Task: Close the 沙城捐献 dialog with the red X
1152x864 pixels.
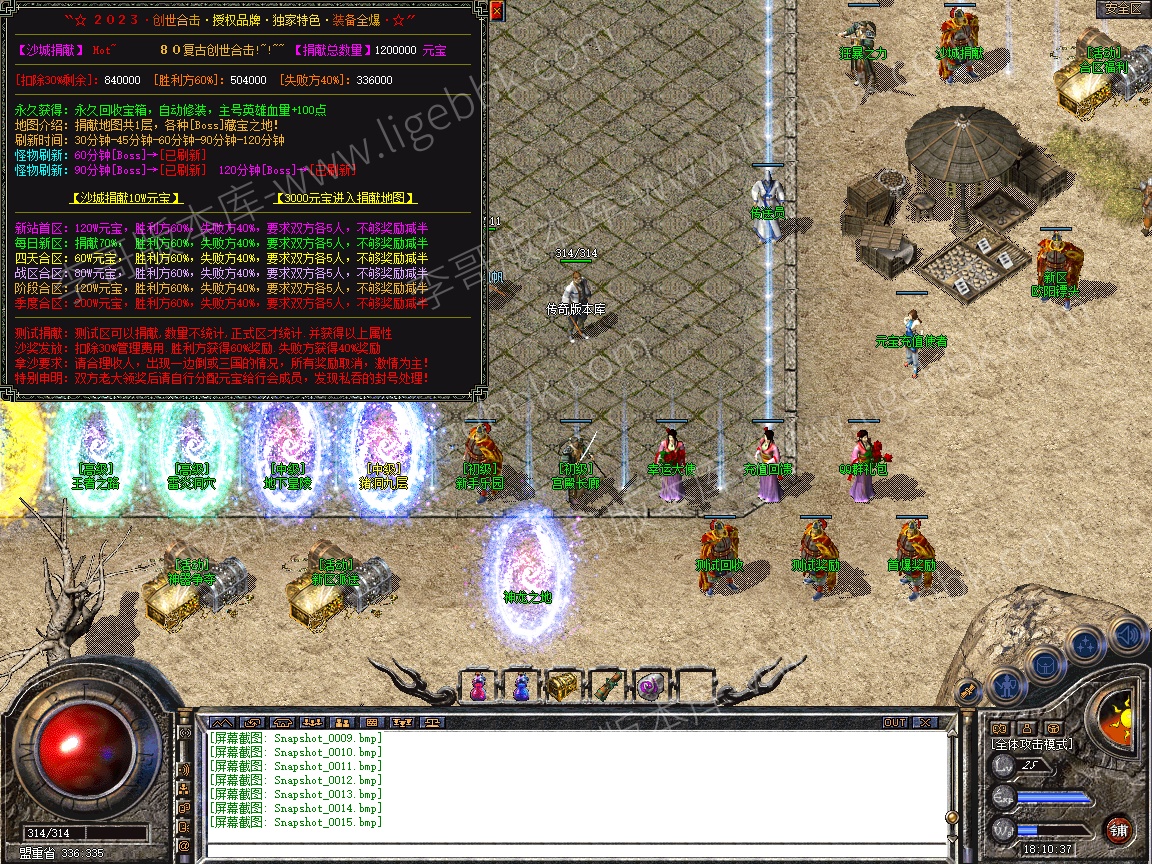Action: coord(496,11)
